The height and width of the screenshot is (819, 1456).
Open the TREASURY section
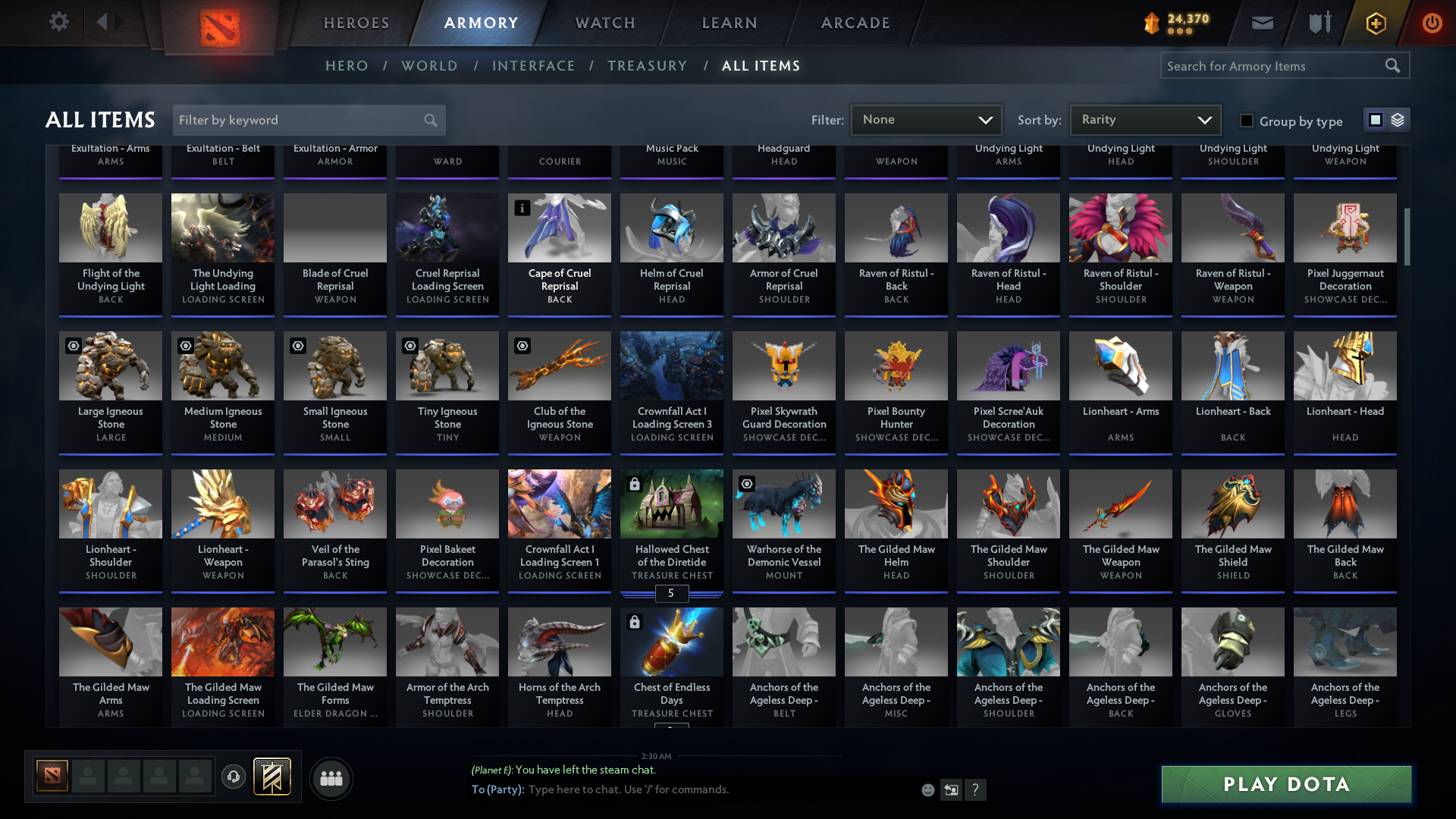coord(647,66)
